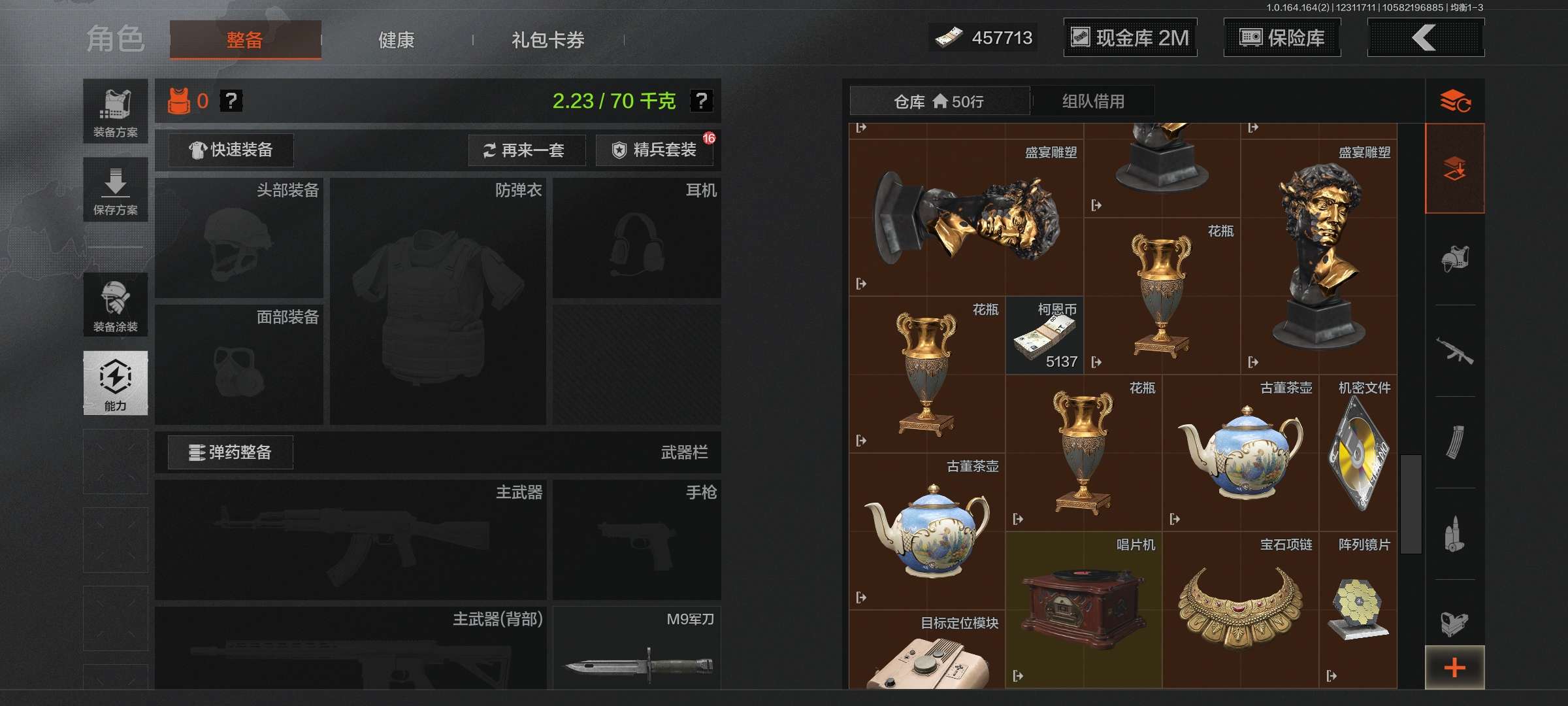The height and width of the screenshot is (706, 1568).
Task: Click the cash stack icon showing 457713
Action: coord(951,37)
